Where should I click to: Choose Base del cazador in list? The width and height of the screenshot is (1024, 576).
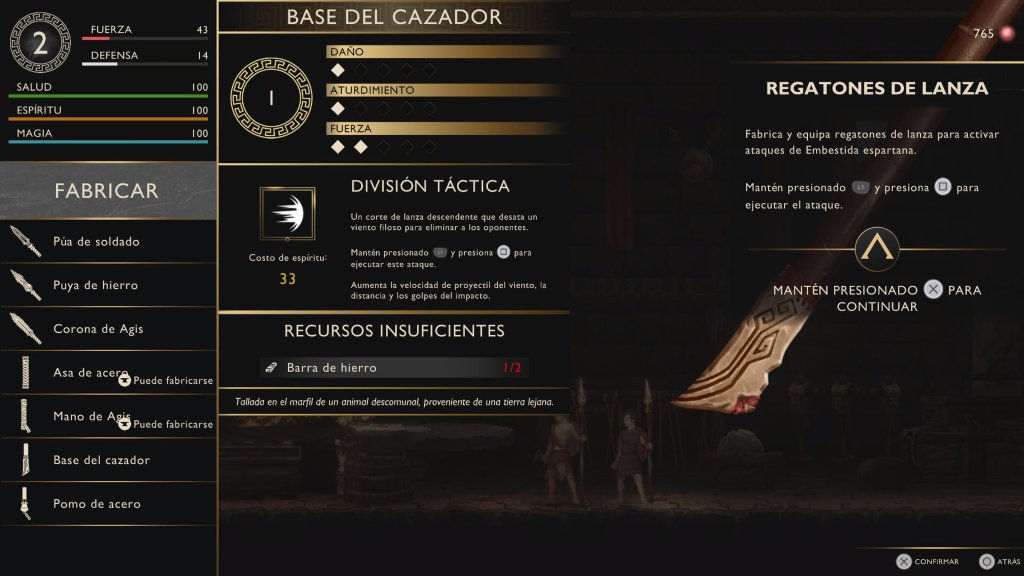tap(108, 460)
